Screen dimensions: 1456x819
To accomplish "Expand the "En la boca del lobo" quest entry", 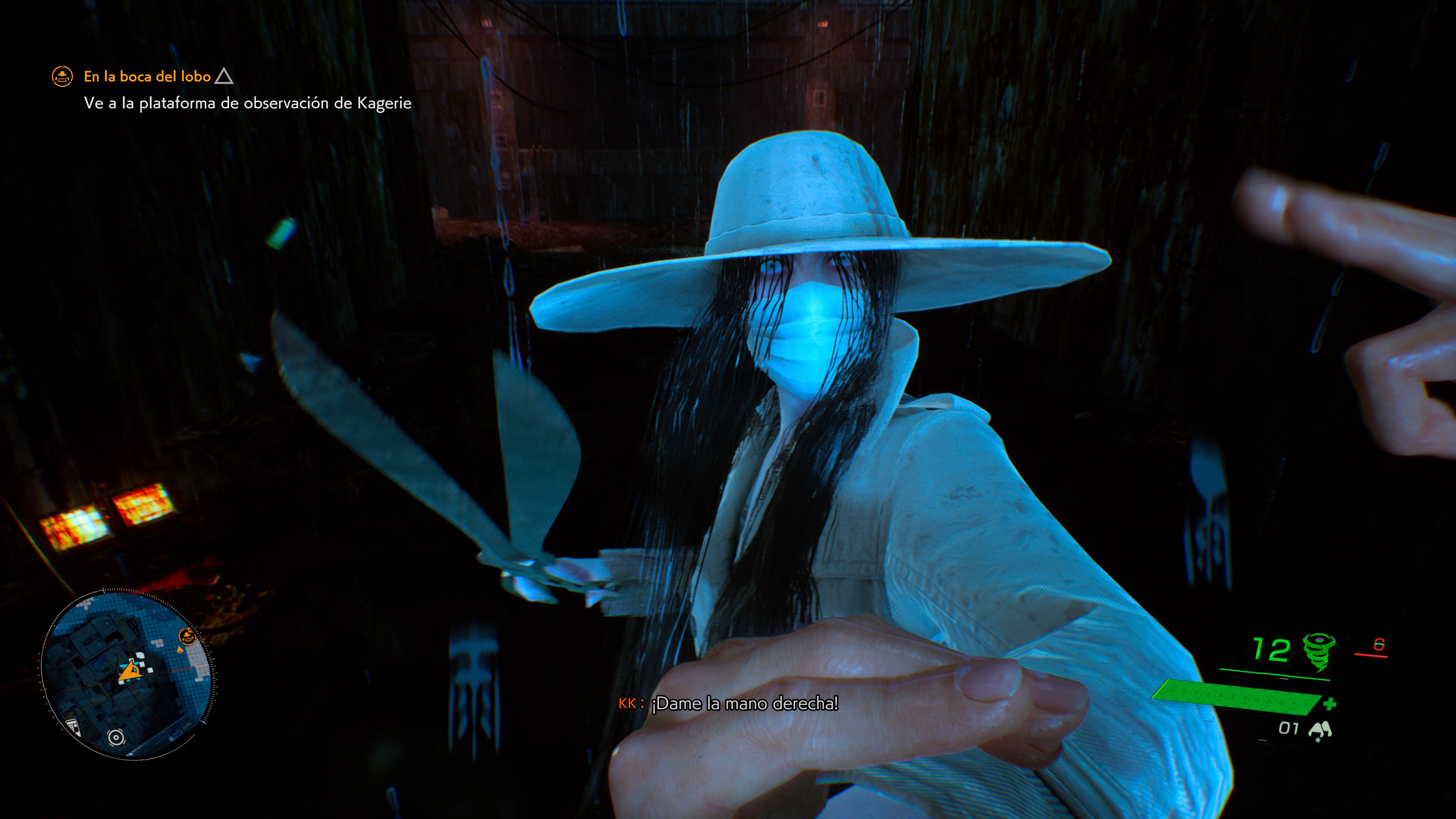I will tap(146, 76).
